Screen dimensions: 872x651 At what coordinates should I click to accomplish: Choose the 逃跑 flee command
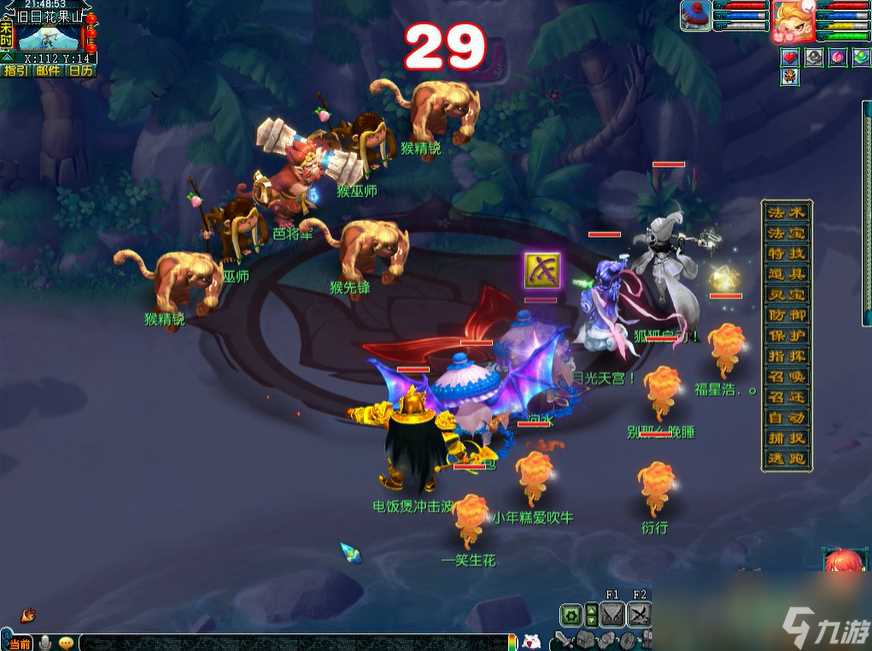click(x=787, y=460)
